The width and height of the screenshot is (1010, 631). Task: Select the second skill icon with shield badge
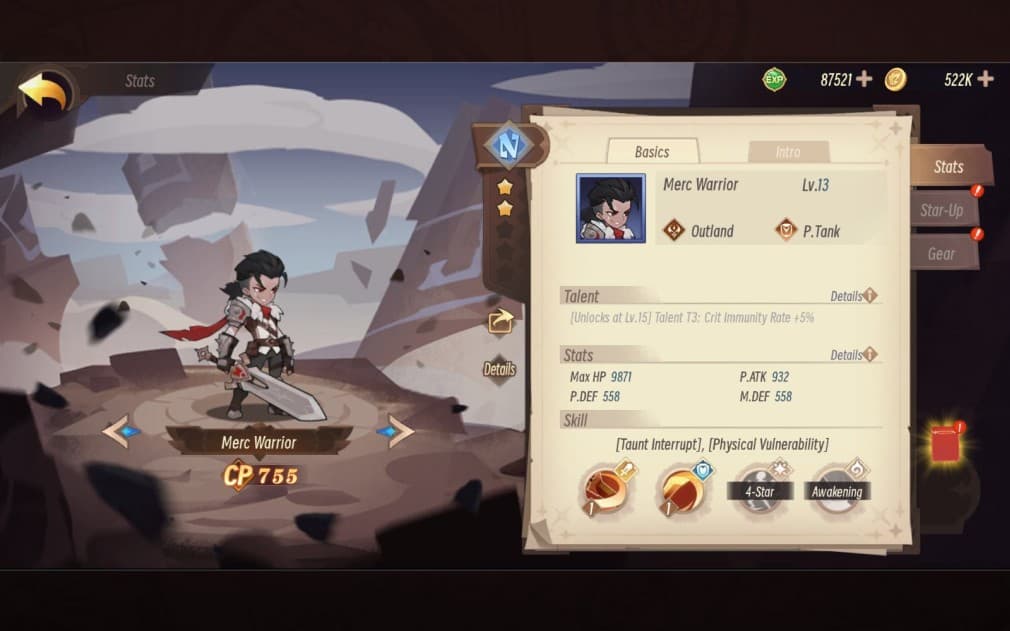pyautogui.click(x=684, y=489)
